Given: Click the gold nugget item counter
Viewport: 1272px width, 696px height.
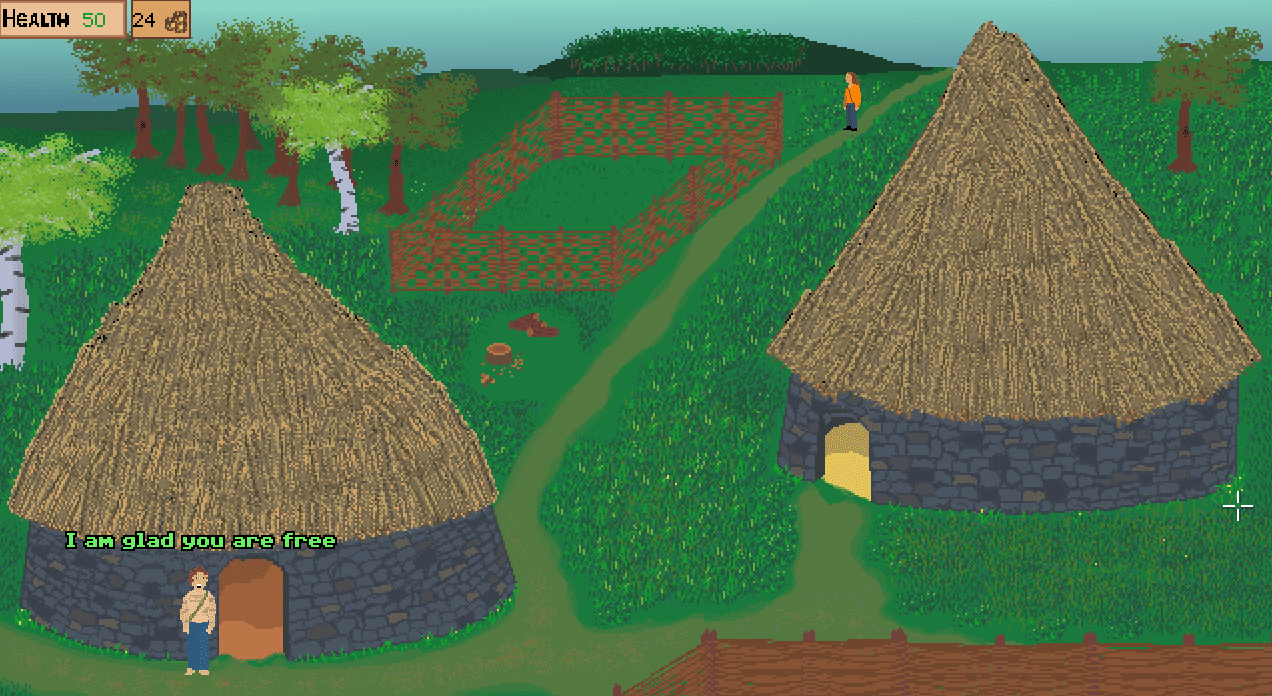Looking at the screenshot, I should [x=160, y=20].
